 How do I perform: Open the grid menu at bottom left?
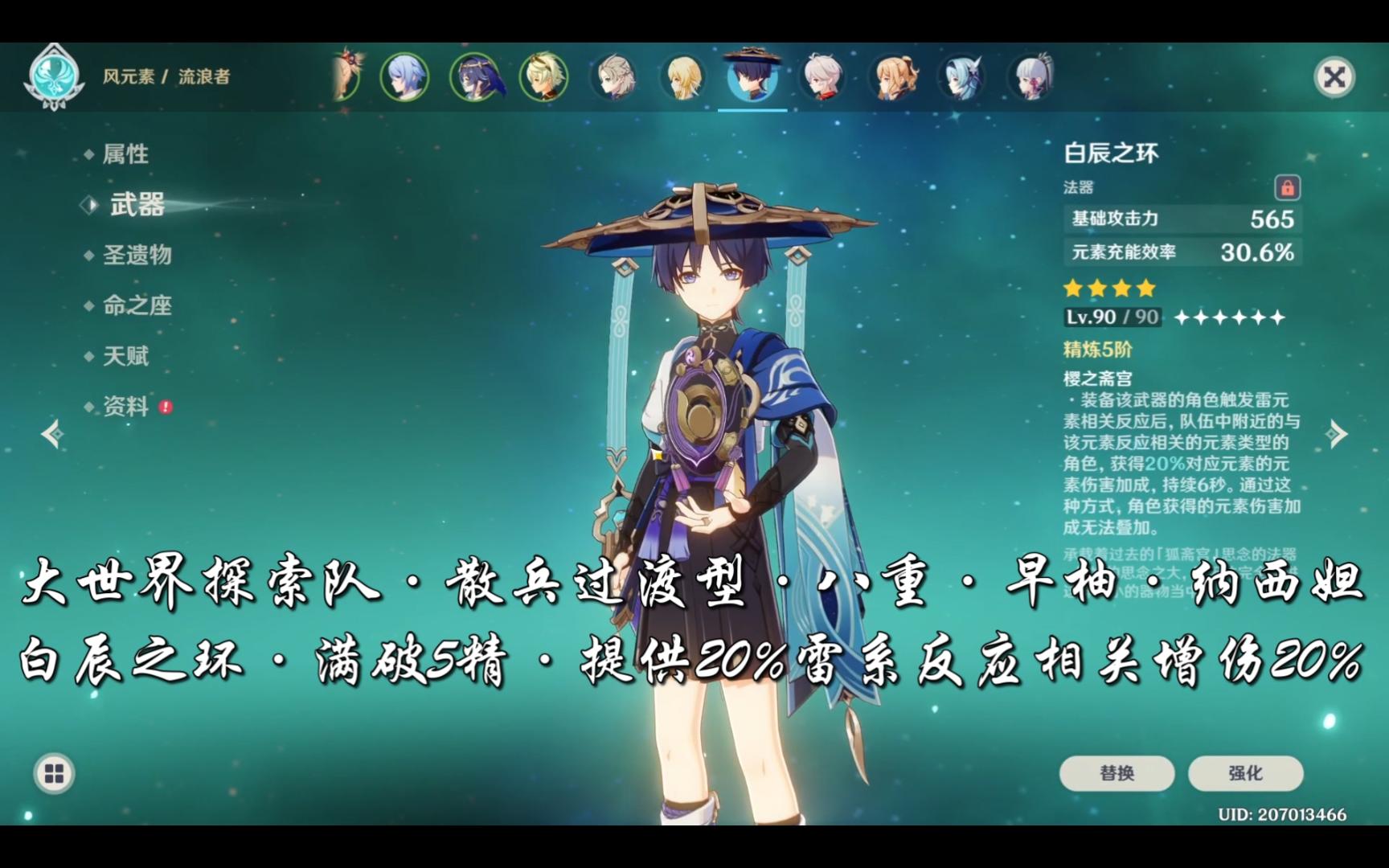click(53, 774)
